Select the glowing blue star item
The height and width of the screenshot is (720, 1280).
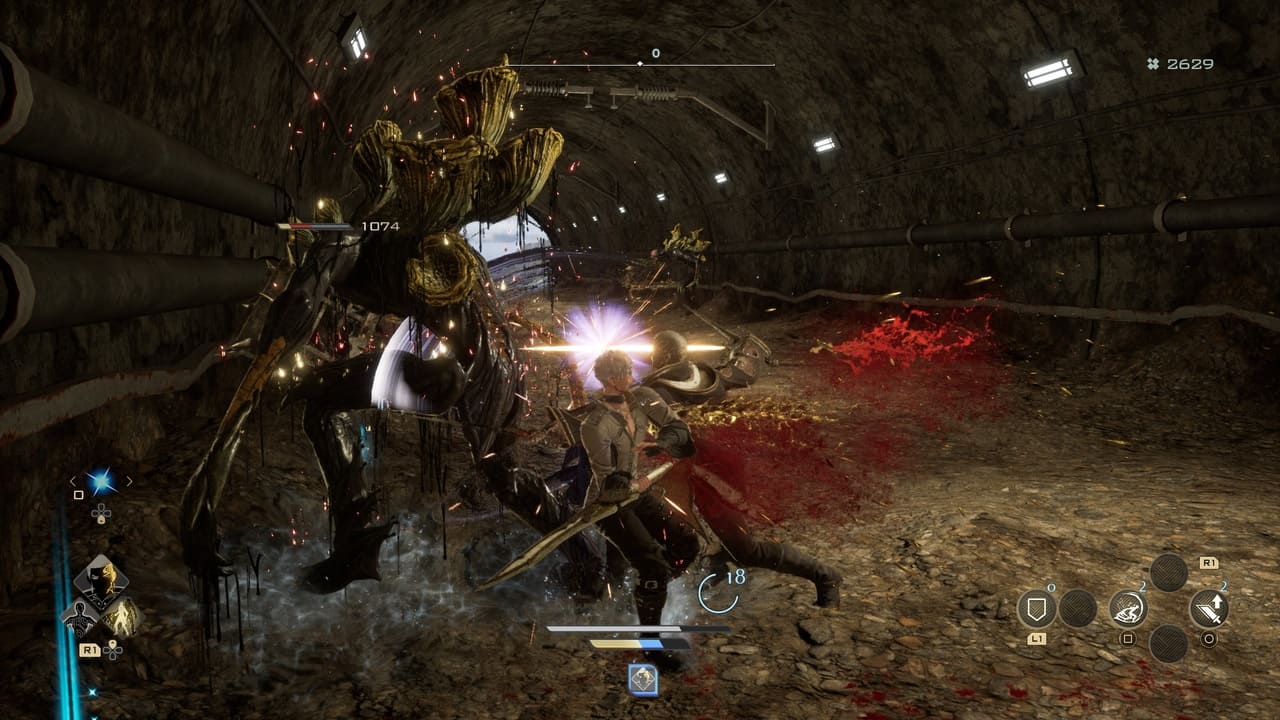[100, 482]
